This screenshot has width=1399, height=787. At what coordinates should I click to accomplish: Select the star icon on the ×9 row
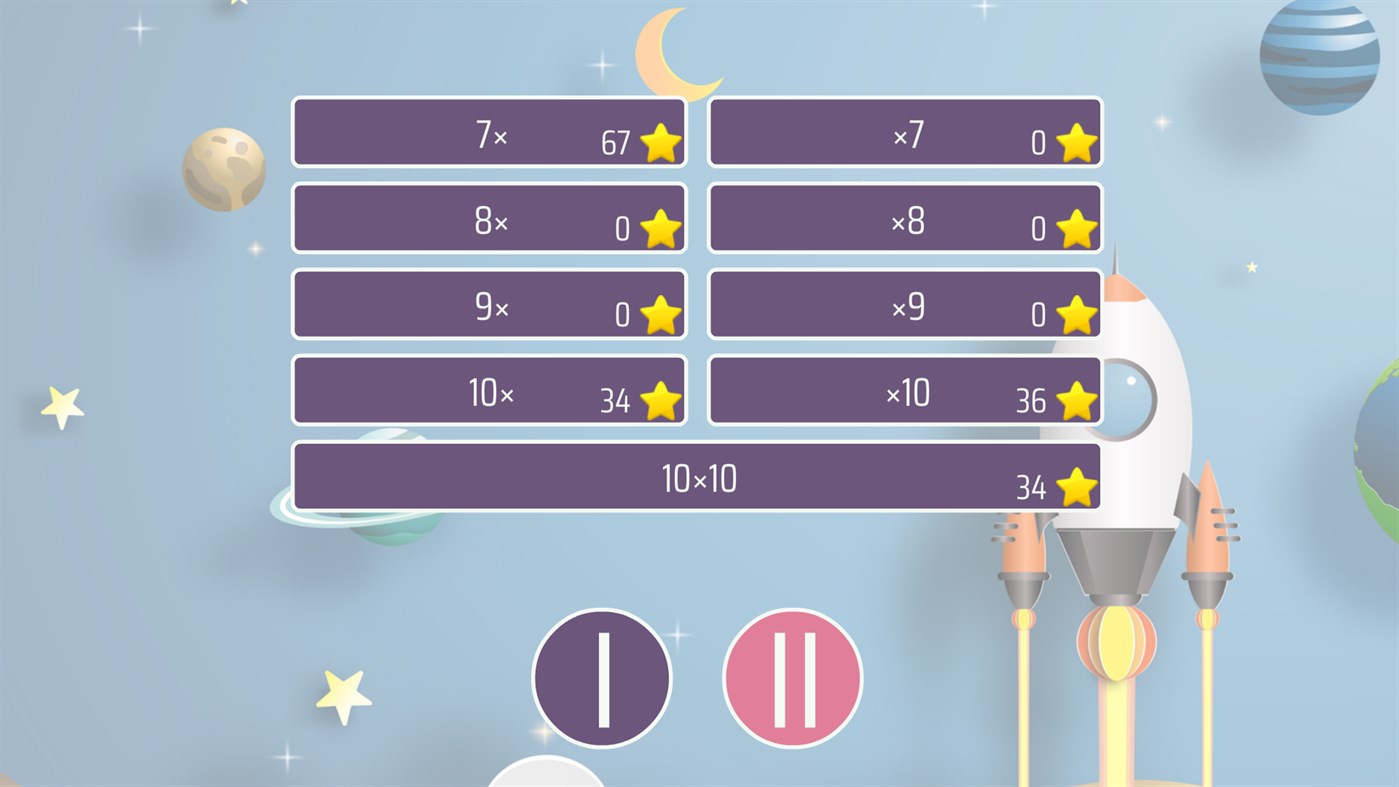1074,314
